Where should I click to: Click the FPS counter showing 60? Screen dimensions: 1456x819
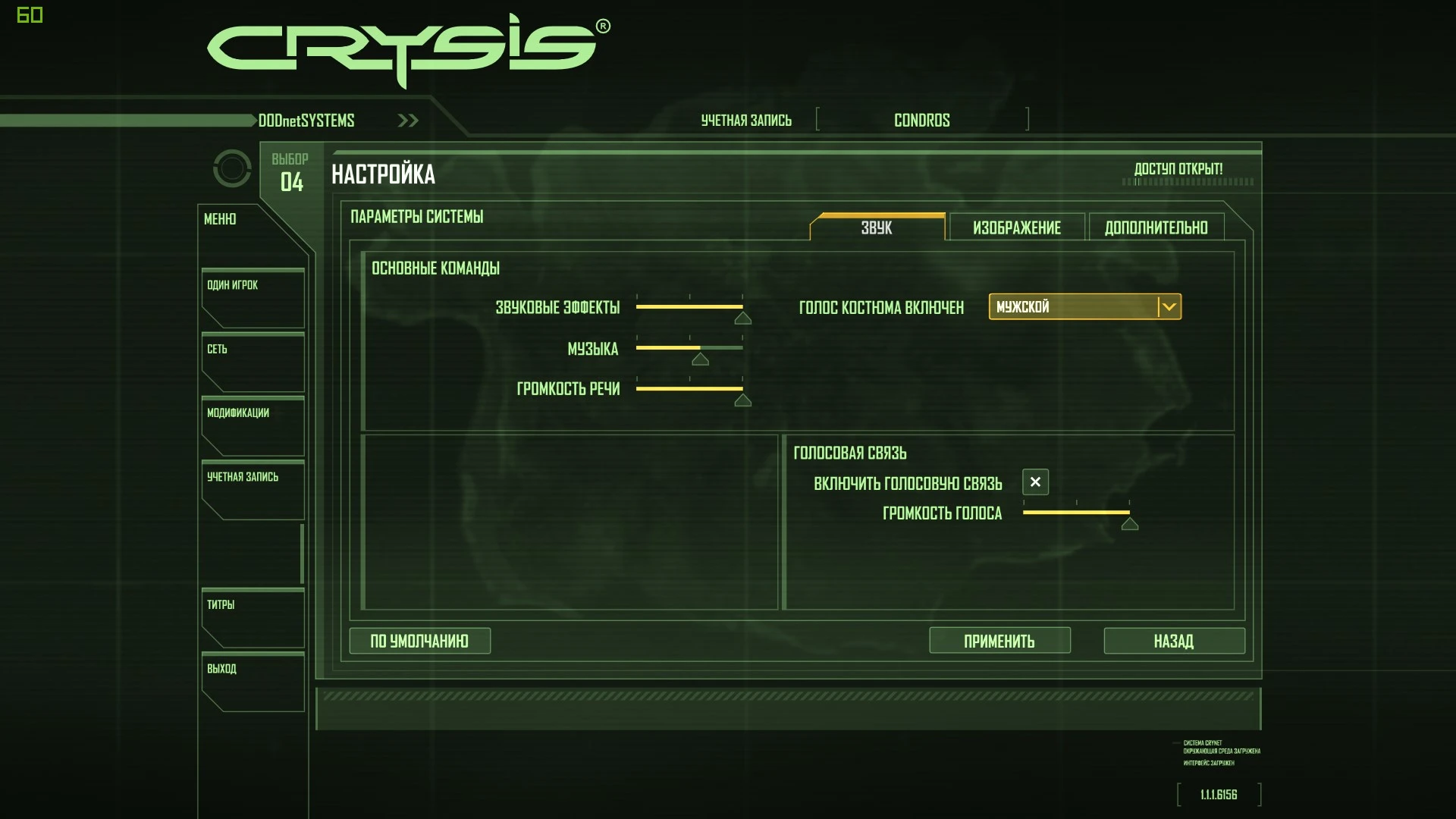point(32,15)
